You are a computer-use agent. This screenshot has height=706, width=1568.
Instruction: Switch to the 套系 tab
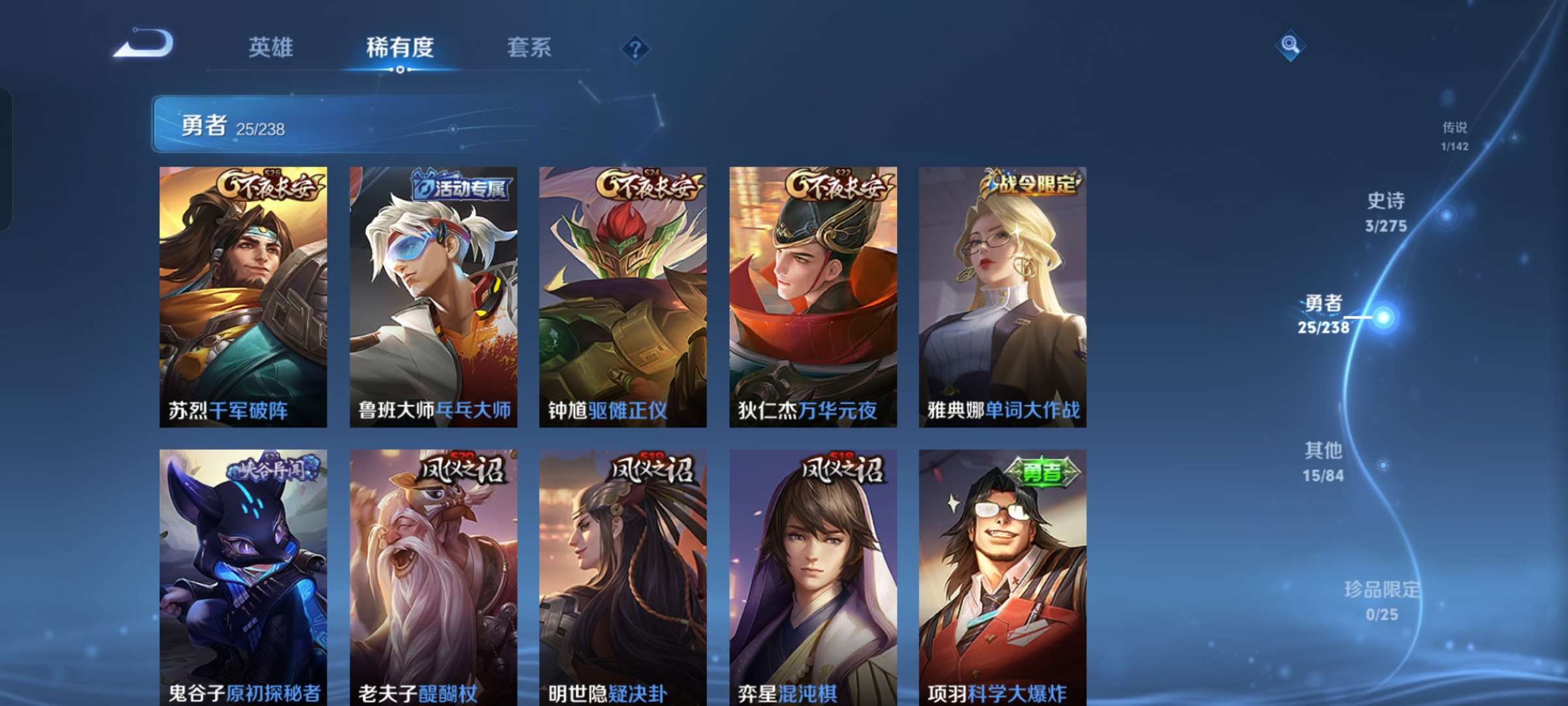(x=529, y=48)
